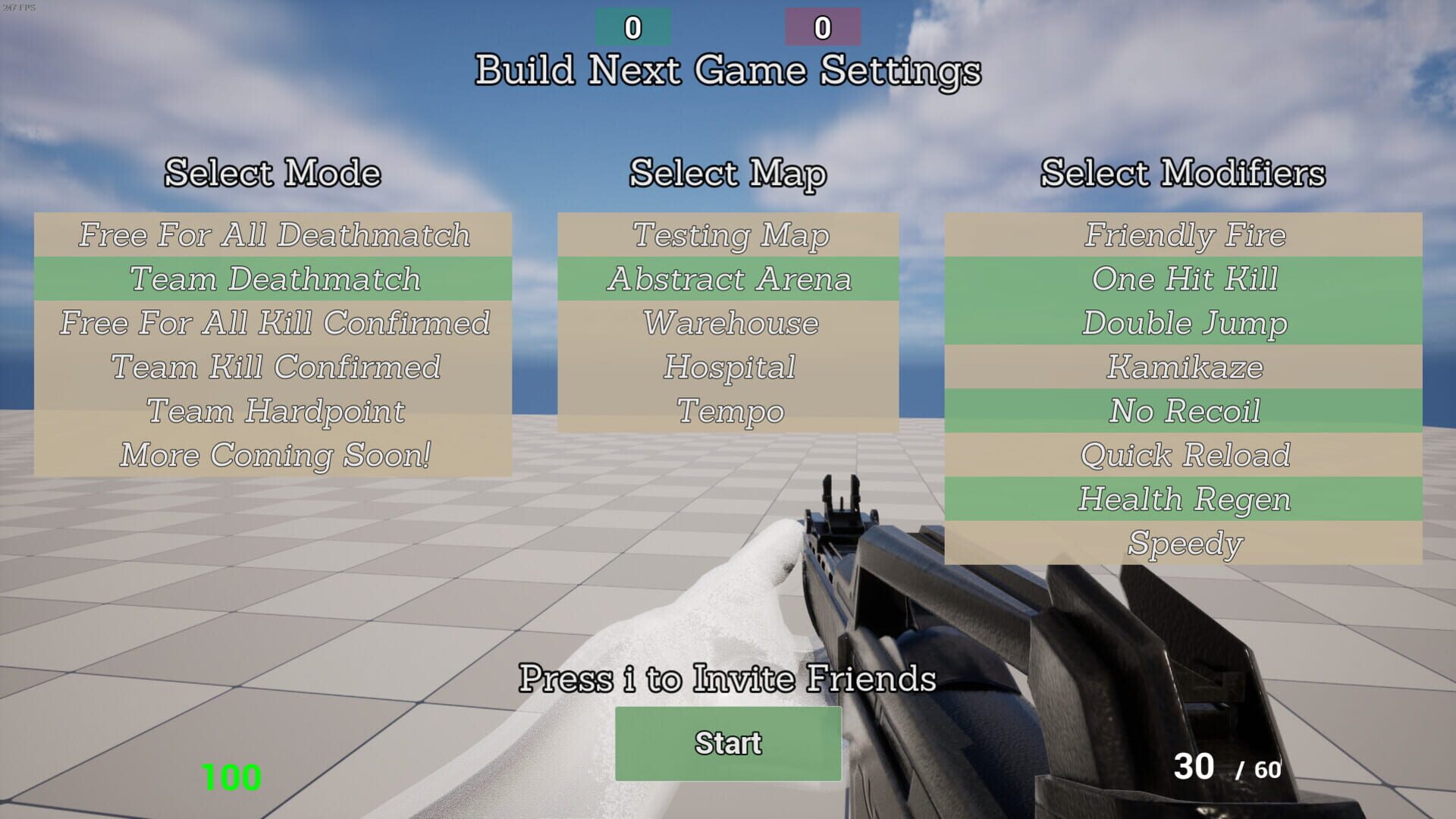Select Free For All Deathmatch mode
Viewport: 1456px width, 819px height.
275,235
